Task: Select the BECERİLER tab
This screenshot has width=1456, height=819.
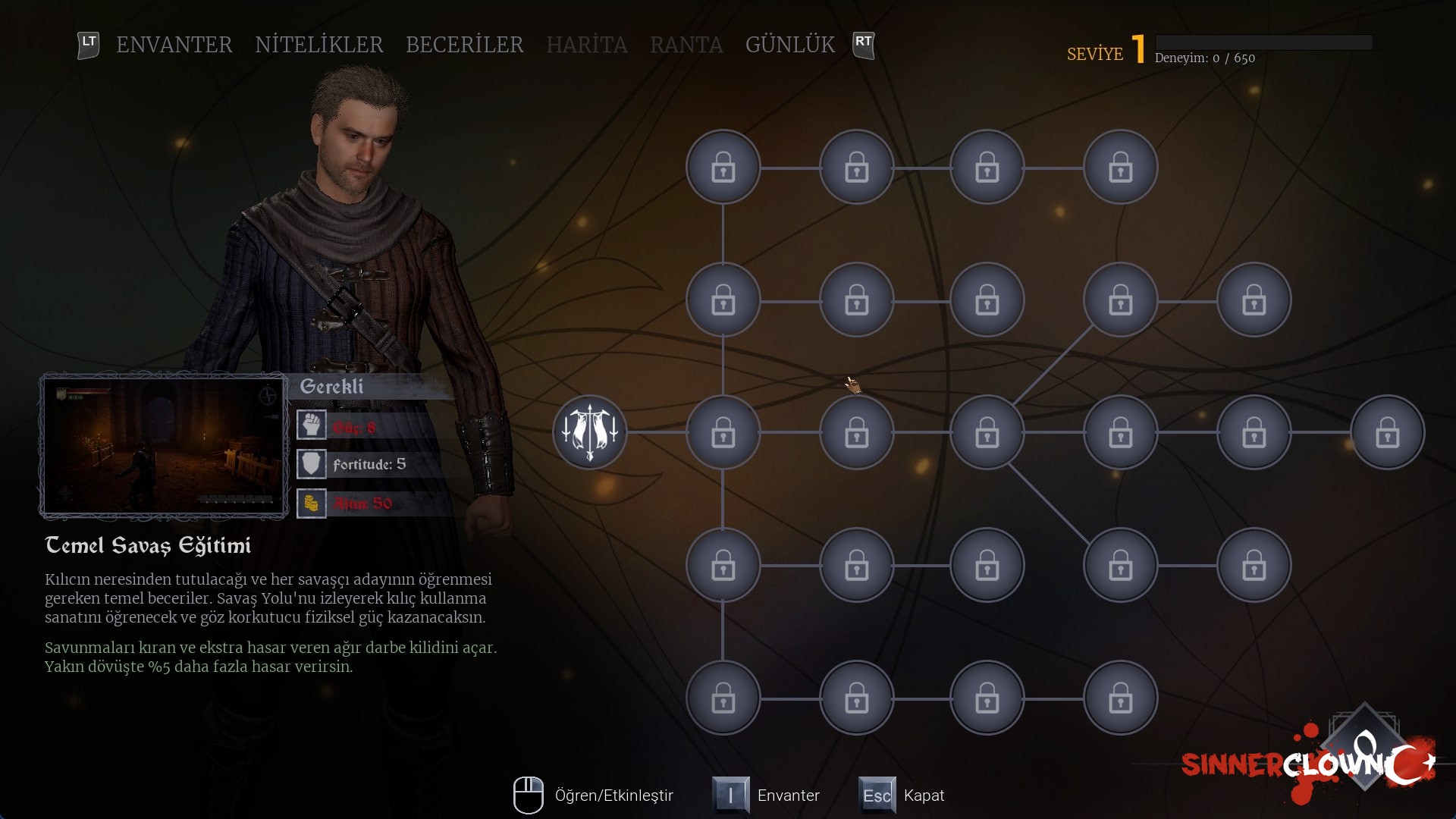Action: (x=464, y=45)
